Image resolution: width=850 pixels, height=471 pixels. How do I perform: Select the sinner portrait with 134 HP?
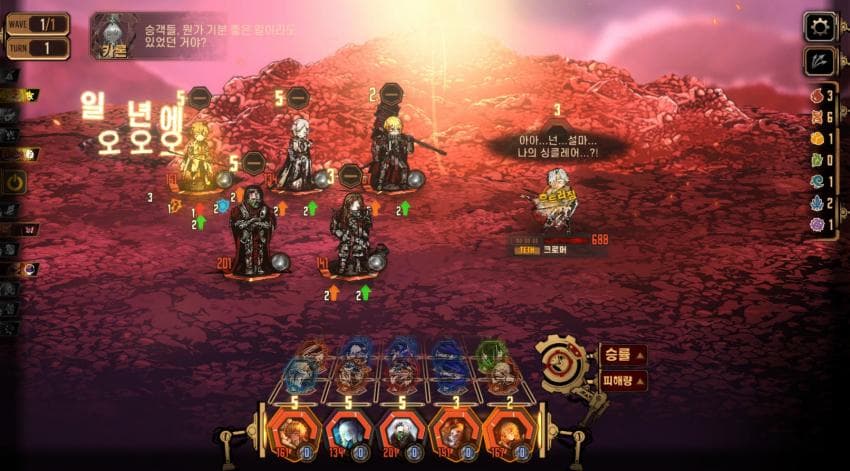(345, 431)
